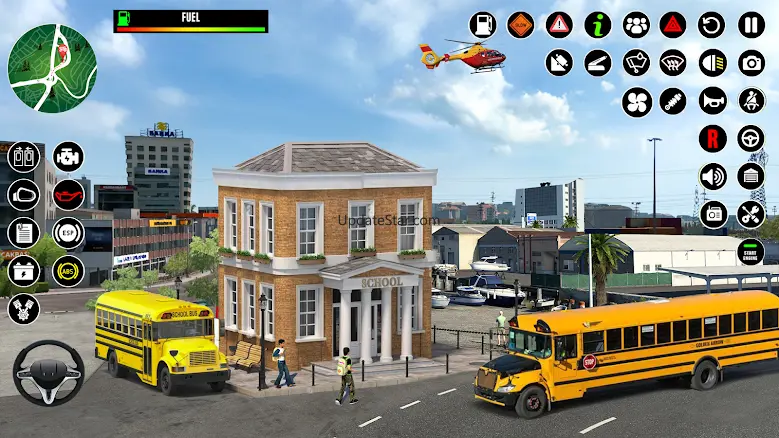Open the wrench and screwdriver repair icon
Image resolution: width=779 pixels, height=438 pixels.
click(x=751, y=214)
